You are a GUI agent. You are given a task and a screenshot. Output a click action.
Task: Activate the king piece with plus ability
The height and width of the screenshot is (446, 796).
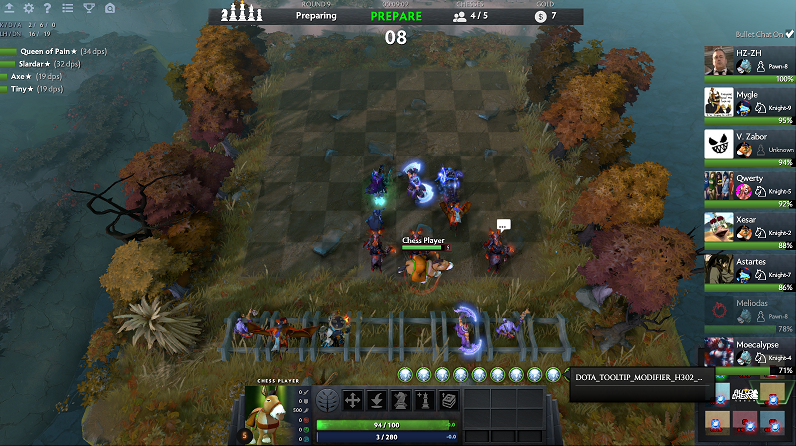(424, 401)
